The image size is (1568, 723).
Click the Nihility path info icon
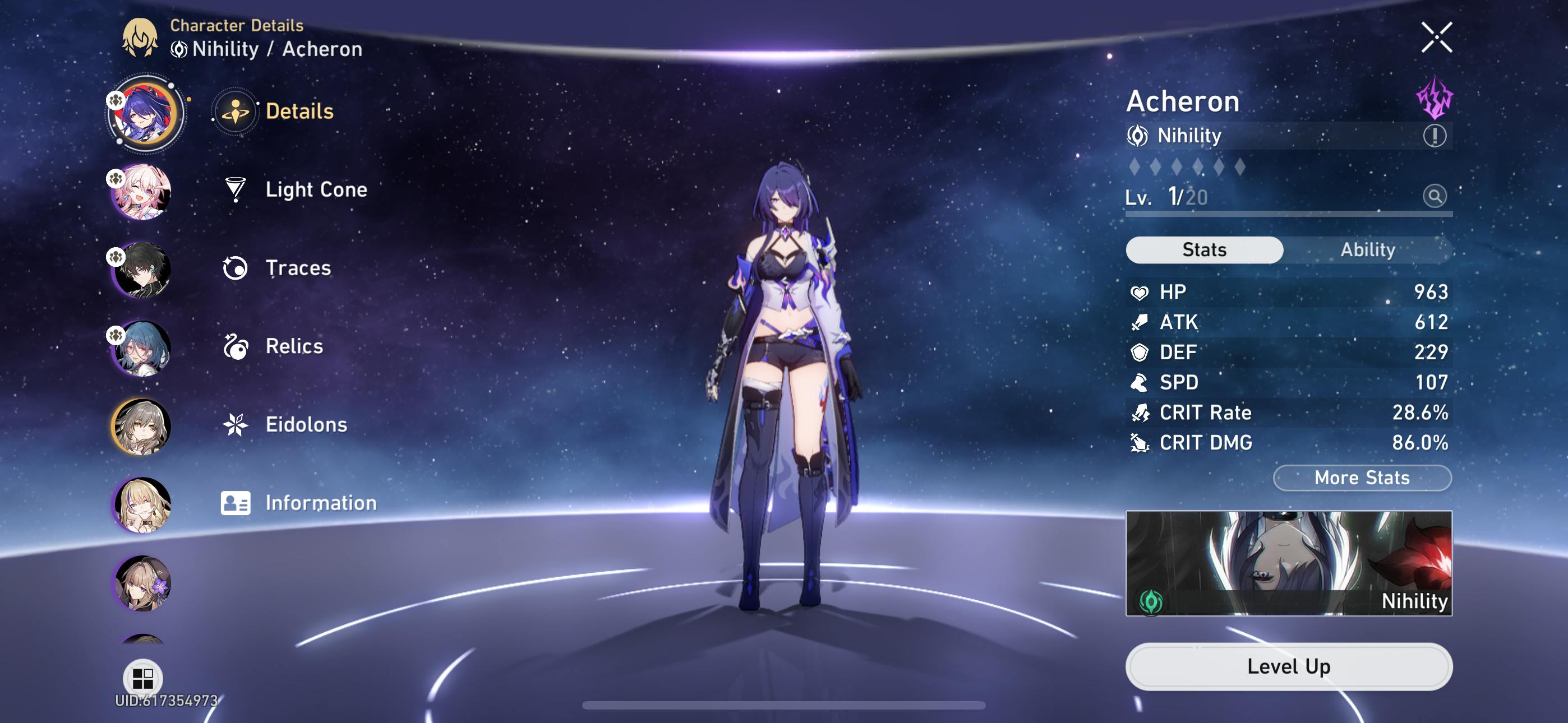coord(1434,135)
